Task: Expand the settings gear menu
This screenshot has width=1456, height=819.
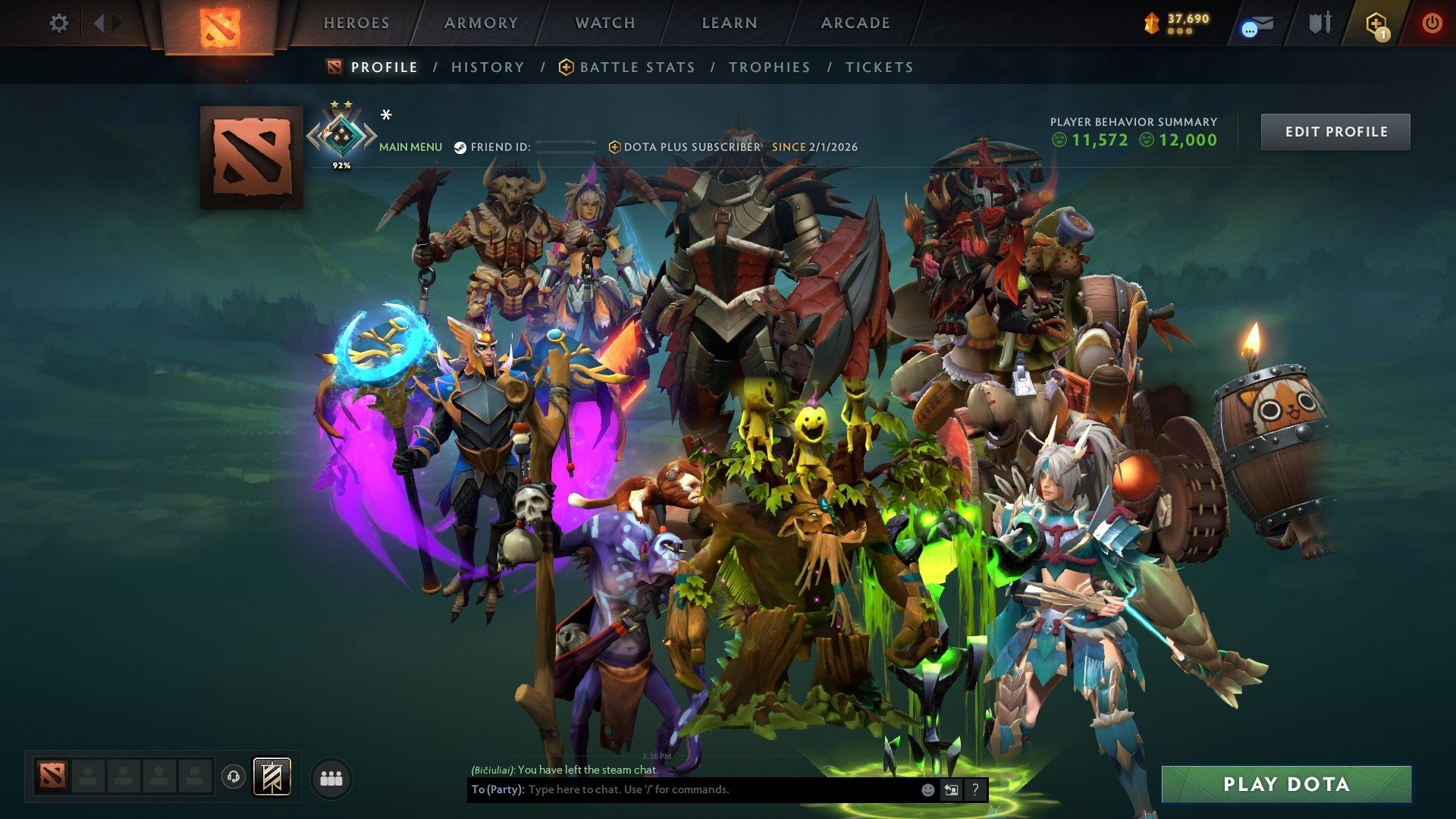Action: click(58, 23)
